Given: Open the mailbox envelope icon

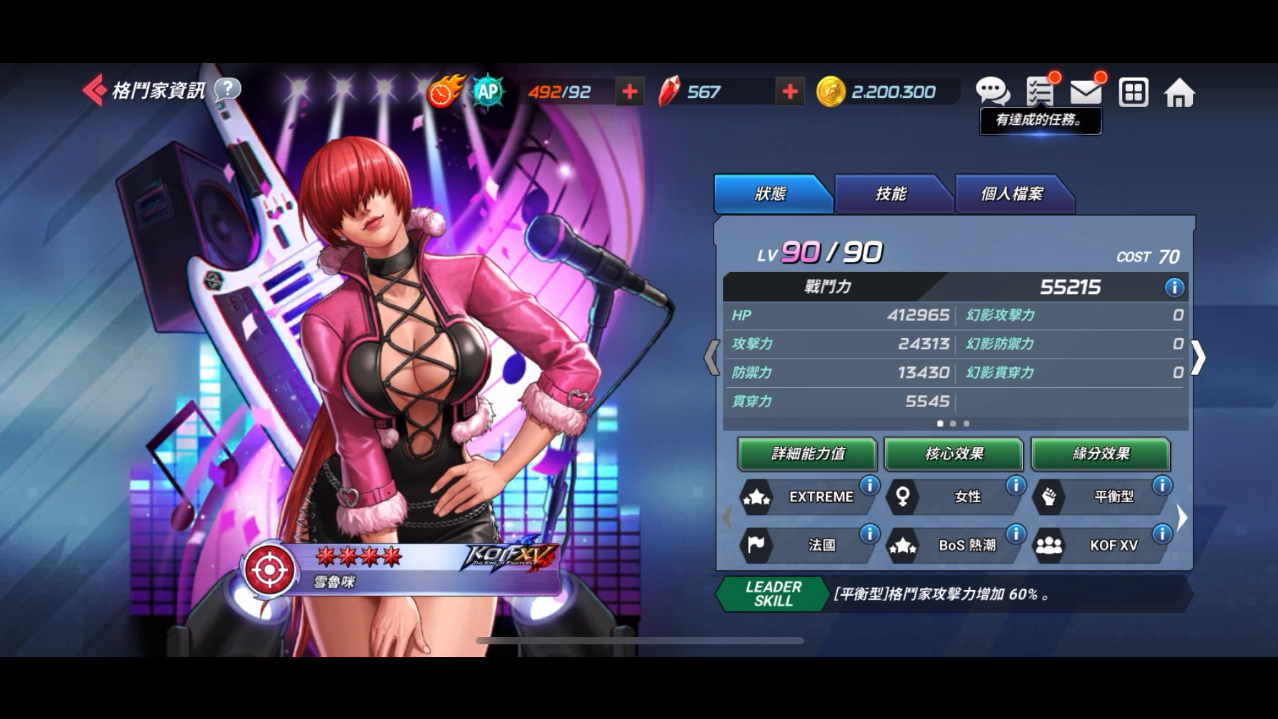Looking at the screenshot, I should click(x=1086, y=92).
